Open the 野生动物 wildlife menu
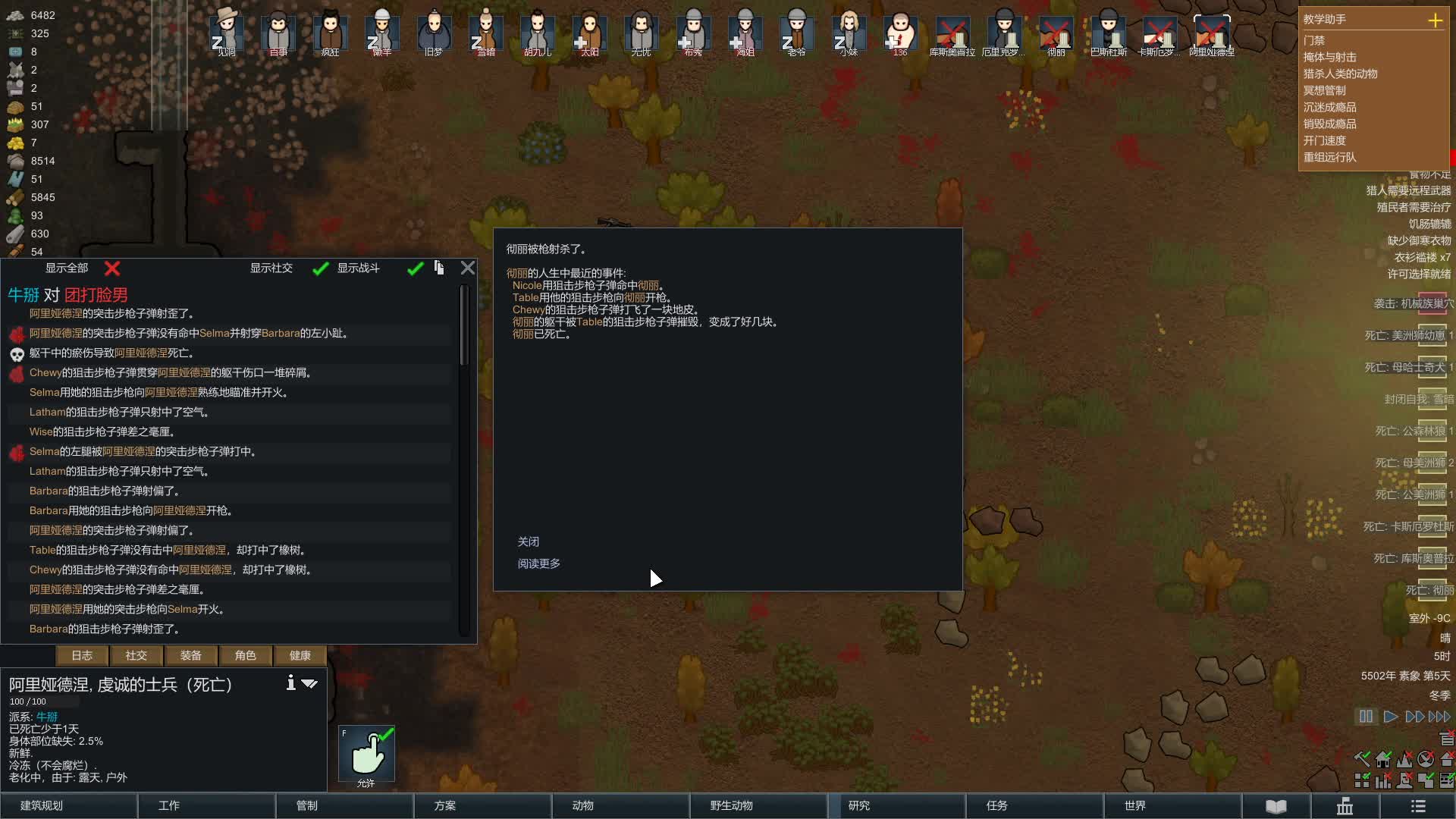Screen dimensions: 1456x819 758,805
